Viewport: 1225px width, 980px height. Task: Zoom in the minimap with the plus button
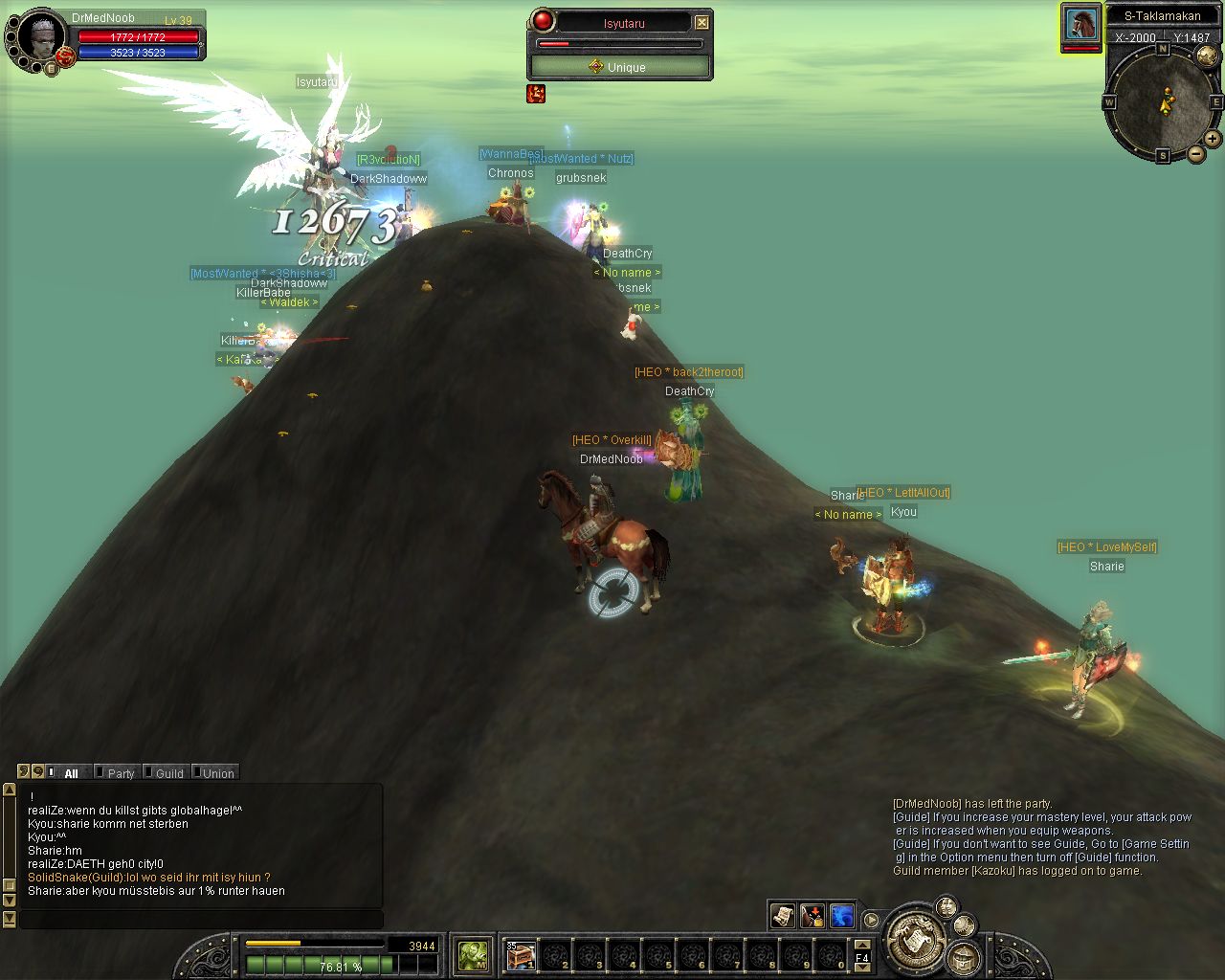click(1212, 139)
